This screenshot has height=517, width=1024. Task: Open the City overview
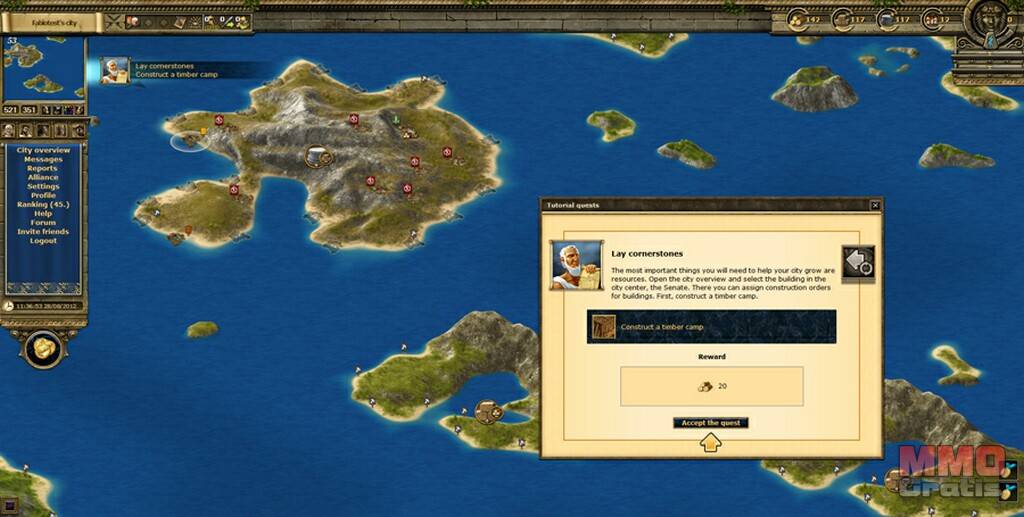pos(43,150)
